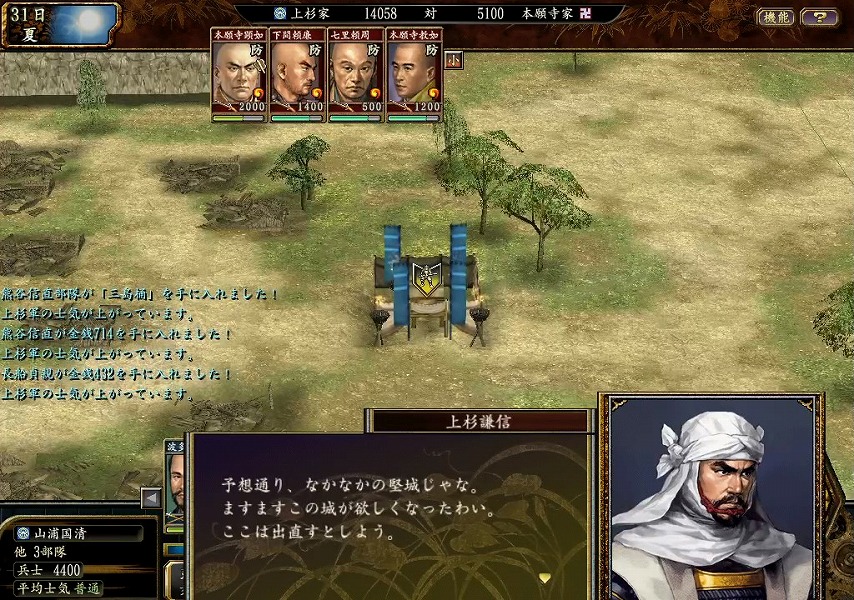Select the 山浦国清 unit name row
Screen dimensions: 854x600
click(78, 533)
